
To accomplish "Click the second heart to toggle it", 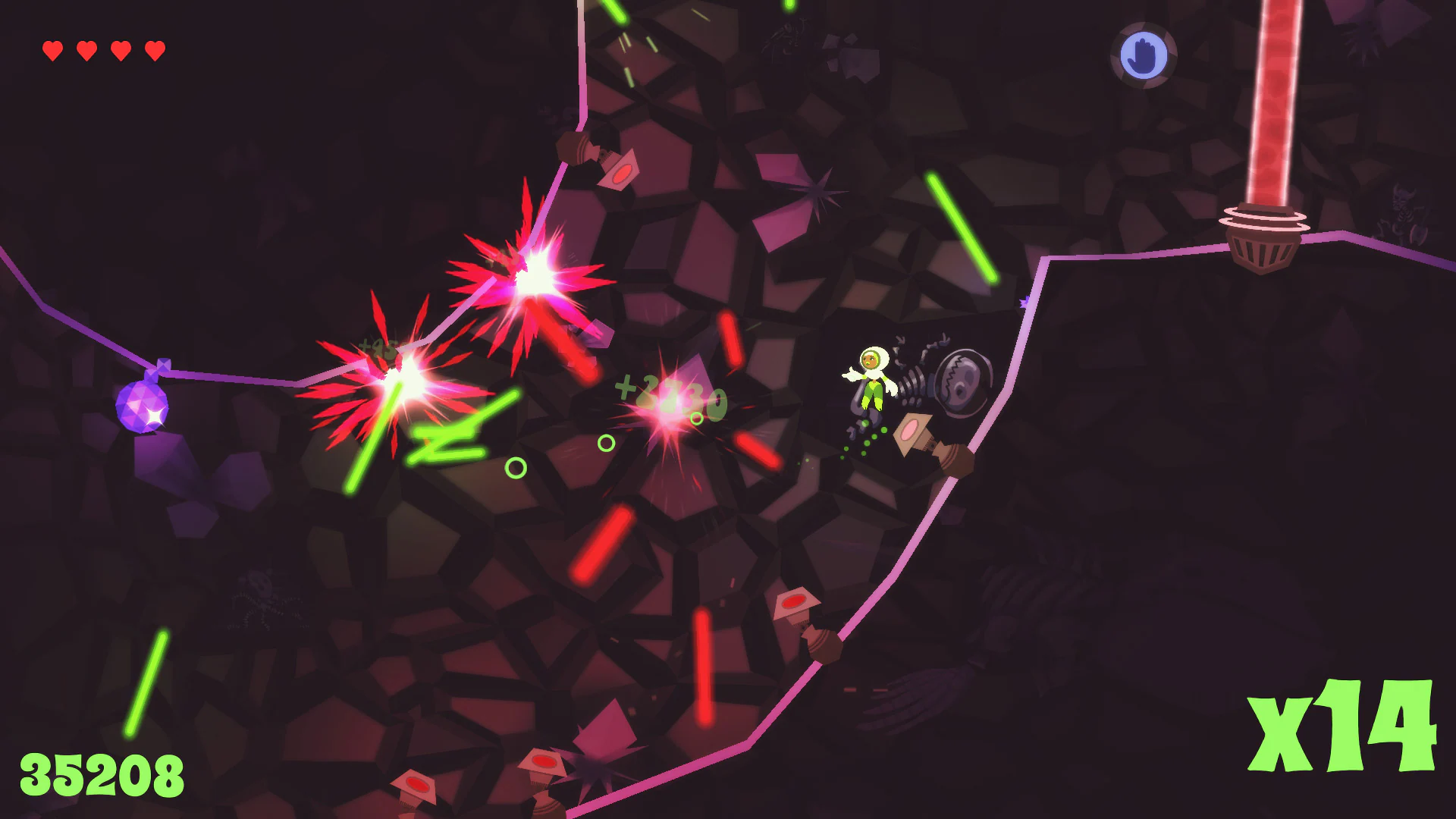I will [86, 52].
